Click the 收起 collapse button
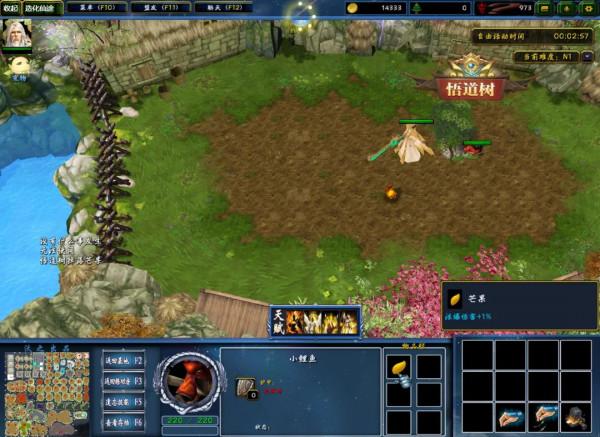The width and height of the screenshot is (600, 437). coord(11,7)
